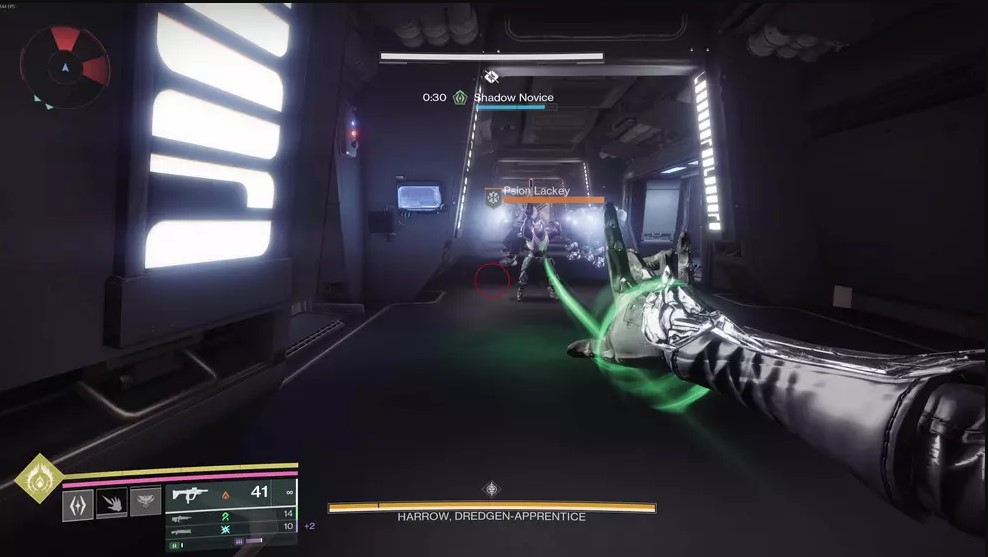
Task: Switch to the purple-ammo heavy weapon row
Action: pyautogui.click(x=231, y=527)
